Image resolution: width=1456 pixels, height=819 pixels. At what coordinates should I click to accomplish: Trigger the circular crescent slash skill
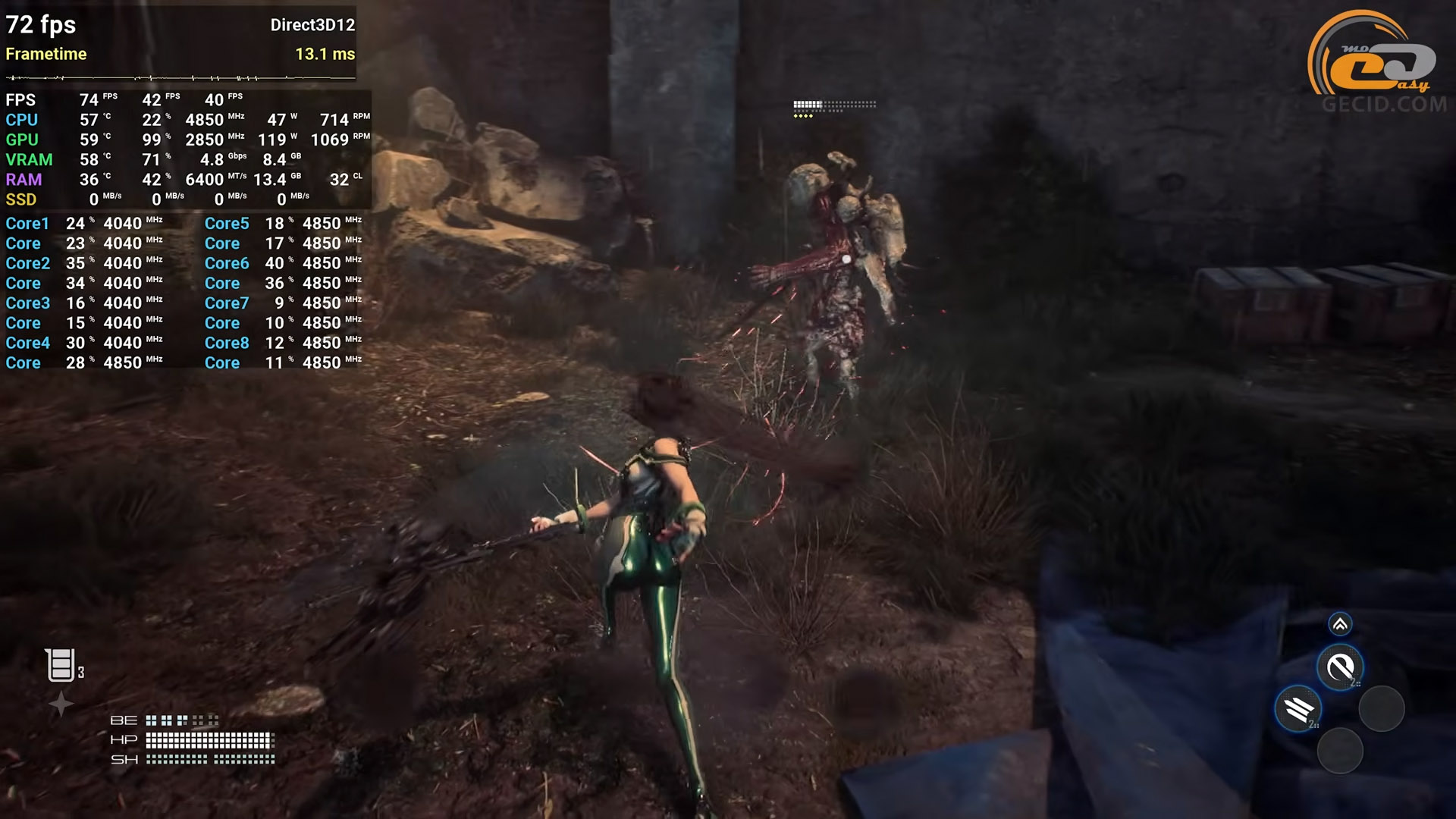tap(1340, 667)
